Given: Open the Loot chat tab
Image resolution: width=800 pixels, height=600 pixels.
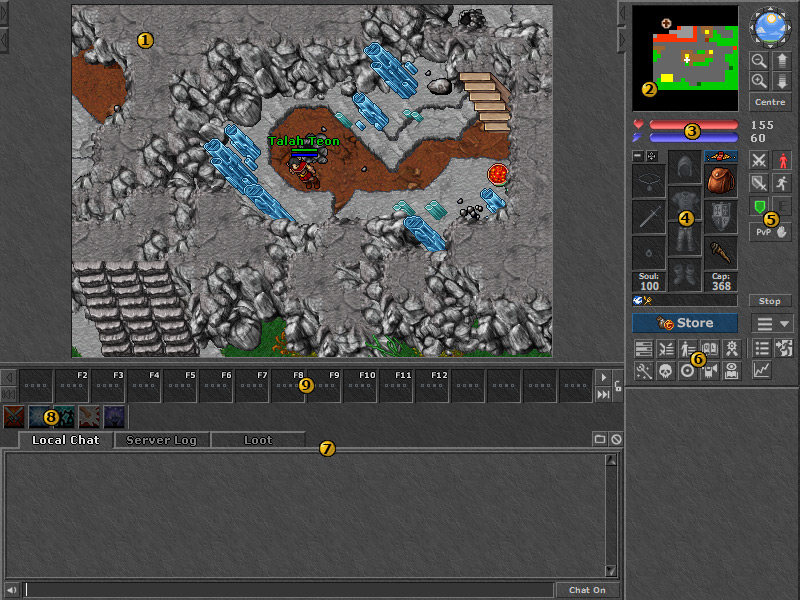Looking at the screenshot, I should (257, 440).
